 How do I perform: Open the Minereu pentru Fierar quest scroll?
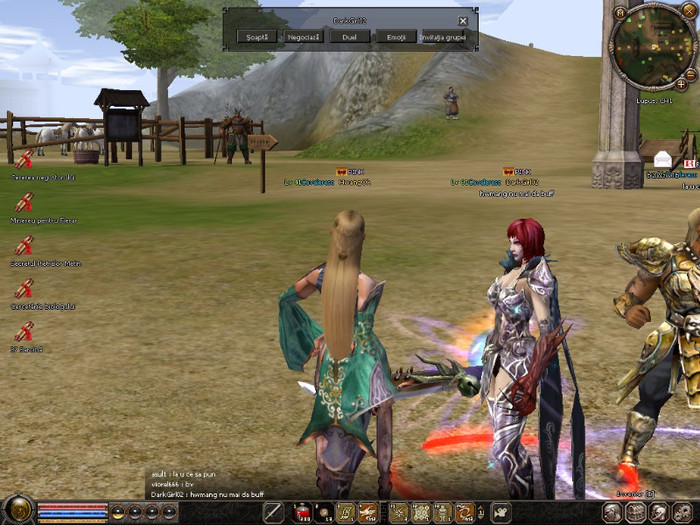coord(24,203)
